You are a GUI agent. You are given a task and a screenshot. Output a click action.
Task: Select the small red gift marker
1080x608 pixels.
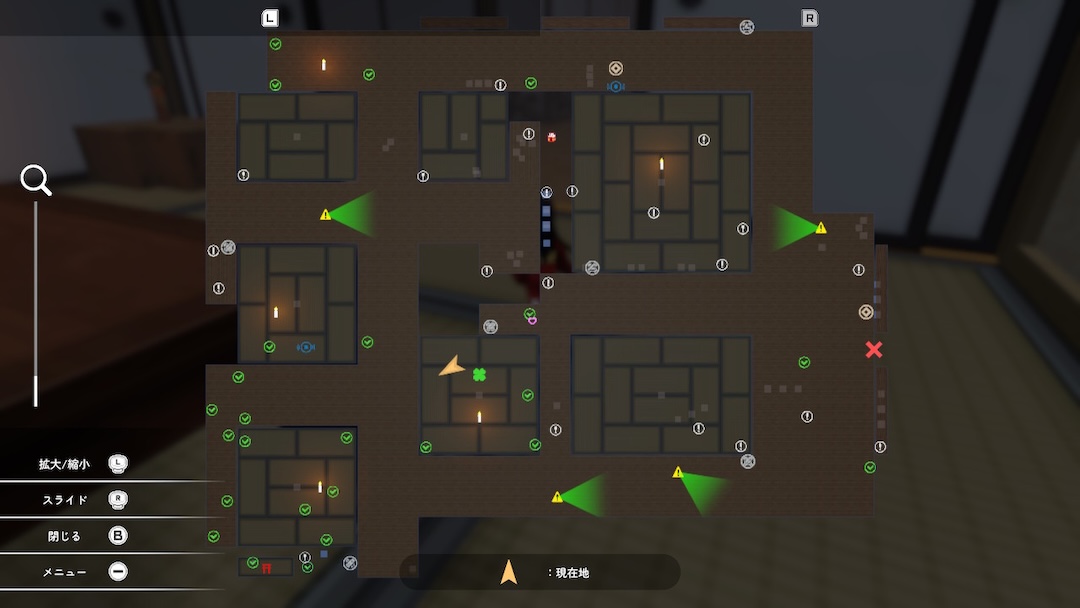pos(551,136)
